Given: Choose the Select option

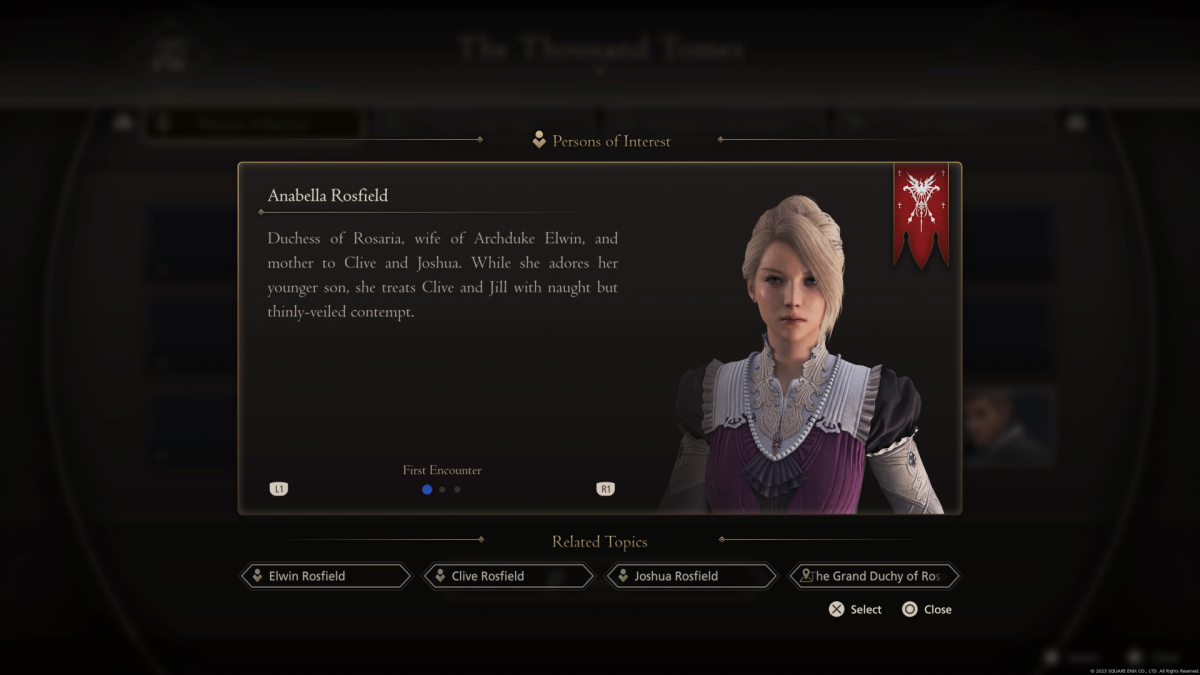Looking at the screenshot, I should coord(855,609).
